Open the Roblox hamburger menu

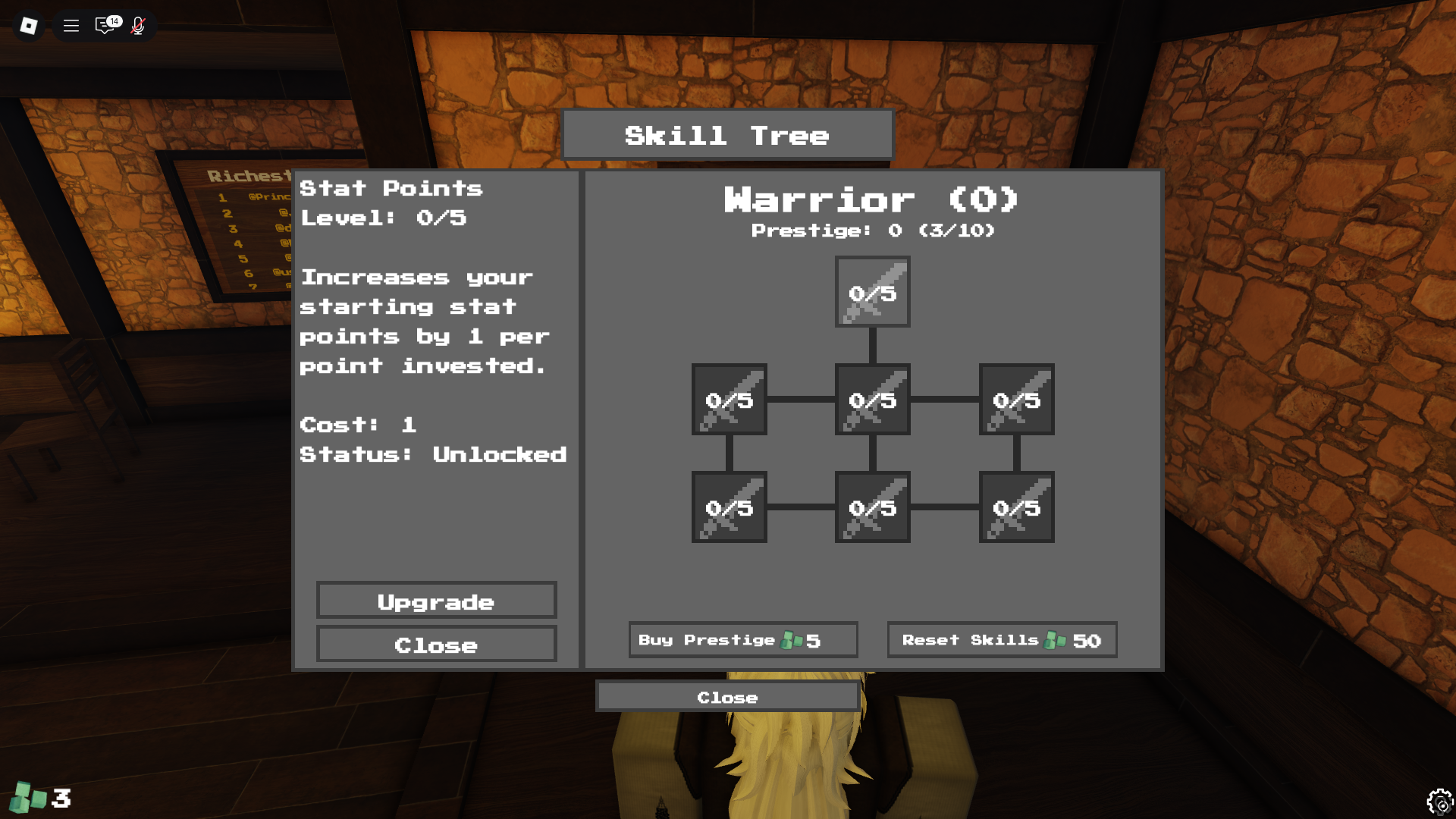tap(71, 25)
